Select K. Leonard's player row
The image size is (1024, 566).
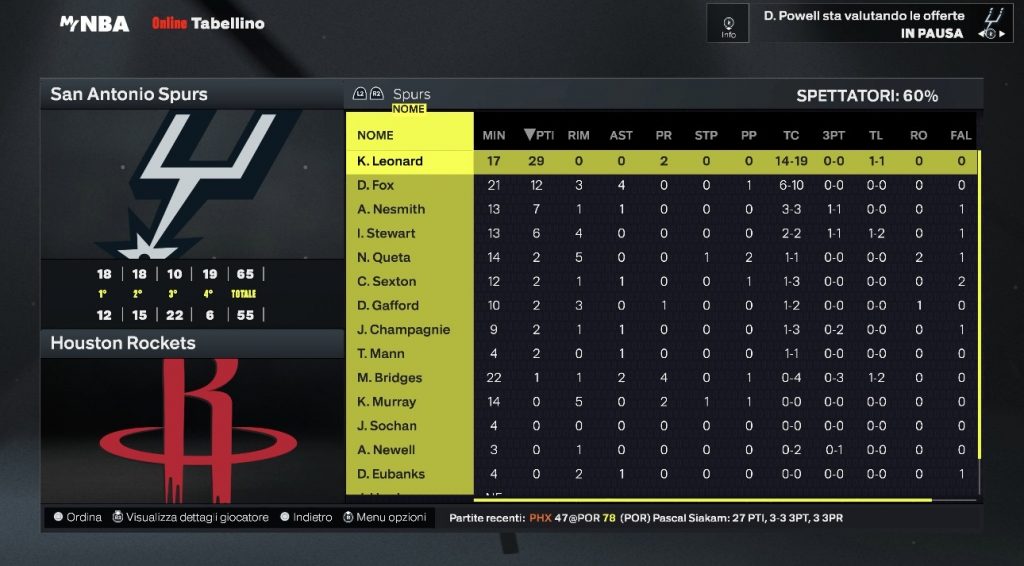point(390,161)
